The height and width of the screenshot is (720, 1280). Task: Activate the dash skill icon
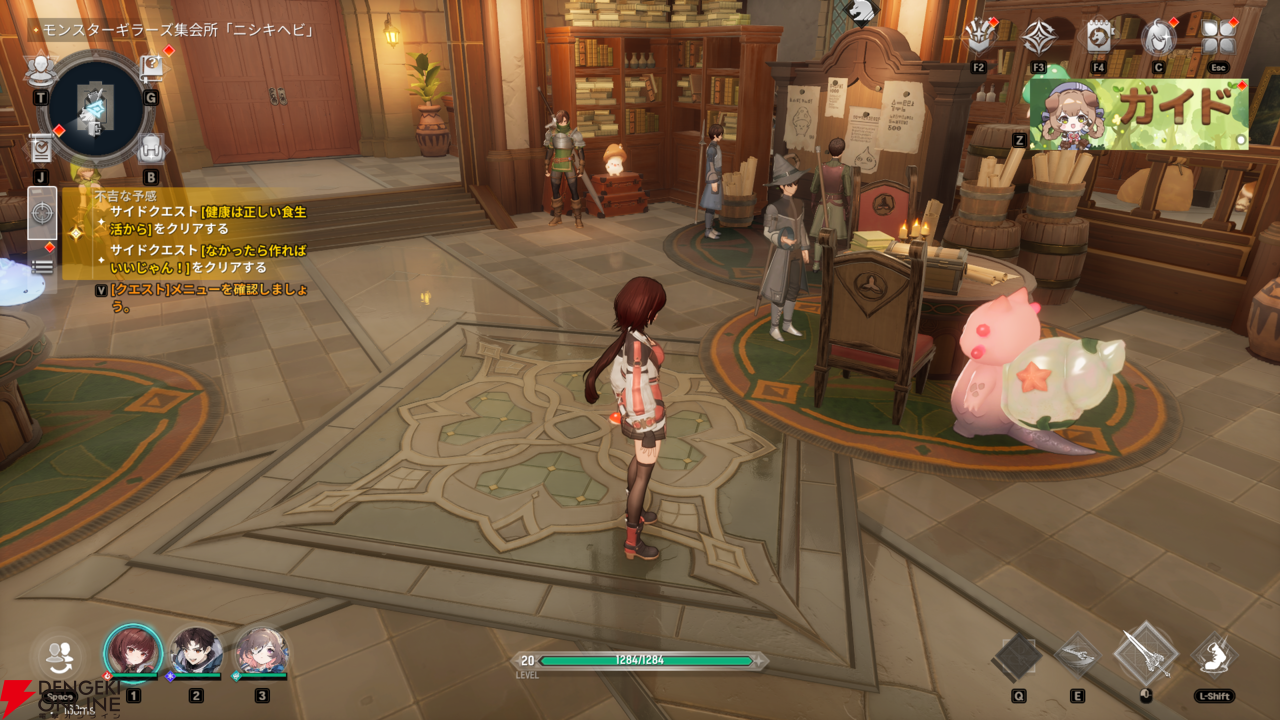pyautogui.click(x=1213, y=655)
